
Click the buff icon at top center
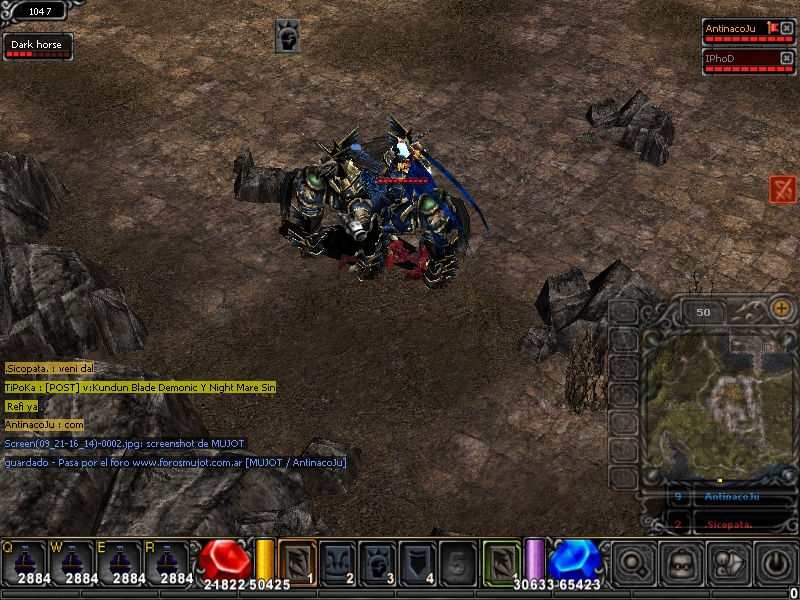click(288, 37)
